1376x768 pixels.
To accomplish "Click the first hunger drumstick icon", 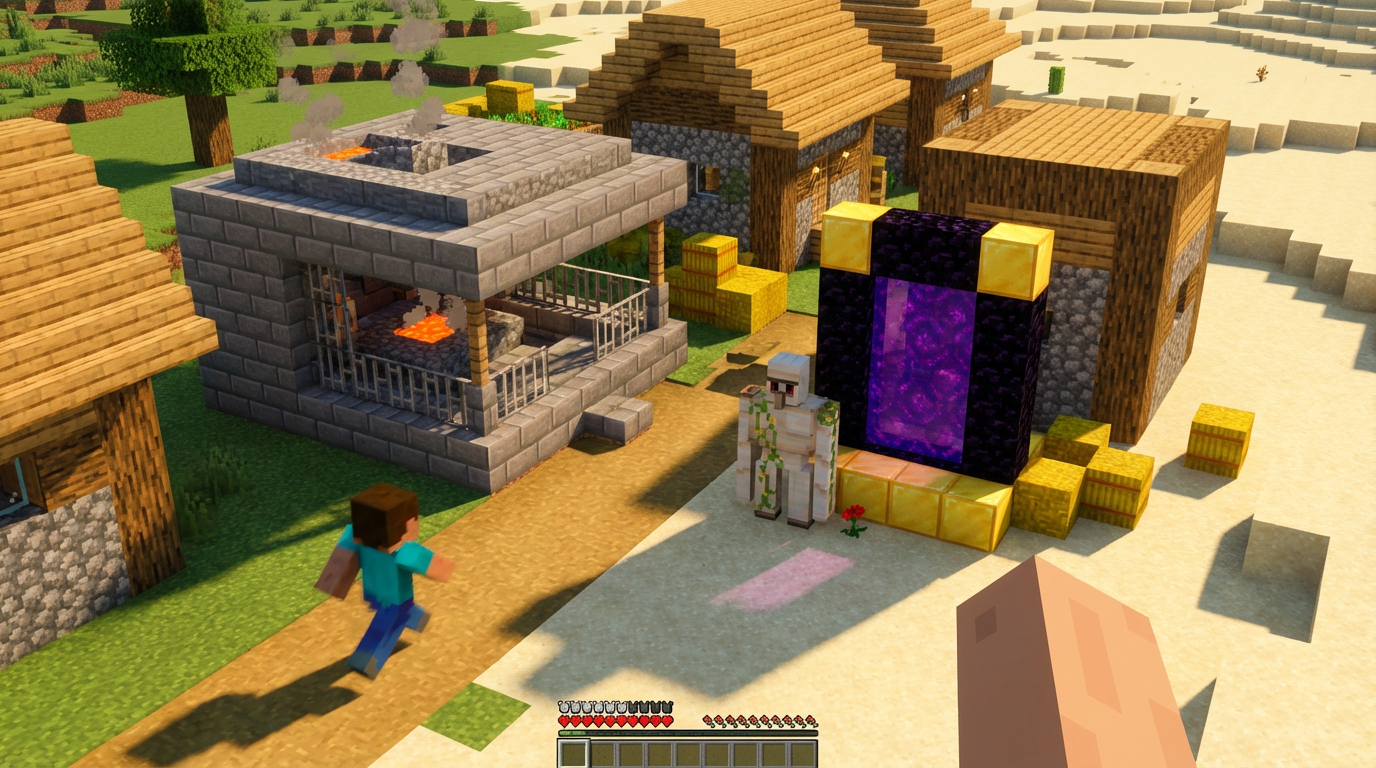I will pyautogui.click(x=708, y=721).
